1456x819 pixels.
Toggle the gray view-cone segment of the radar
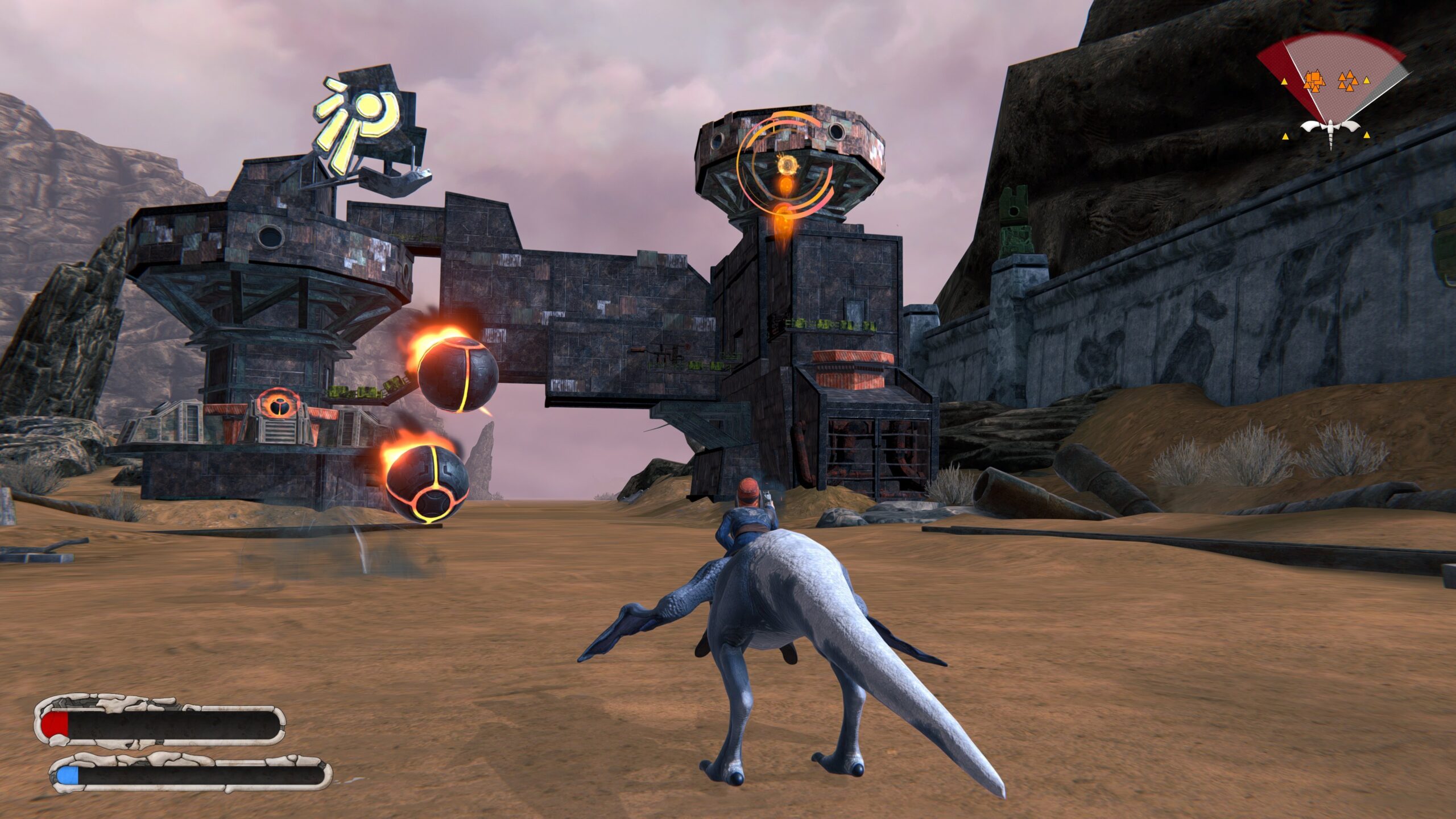click(1387, 84)
